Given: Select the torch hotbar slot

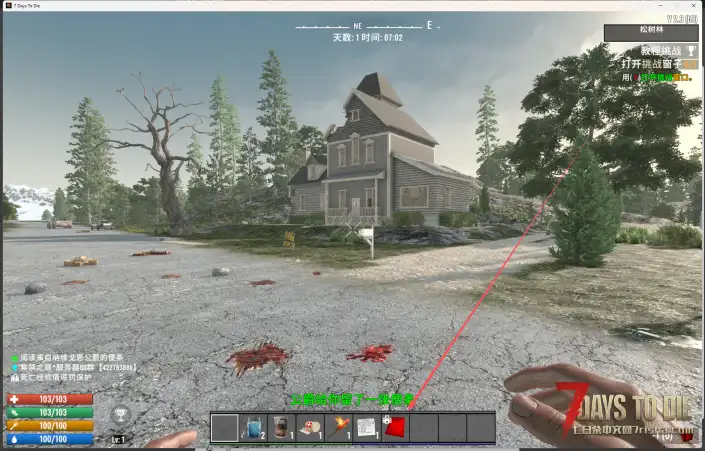Looking at the screenshot, I should point(339,427).
